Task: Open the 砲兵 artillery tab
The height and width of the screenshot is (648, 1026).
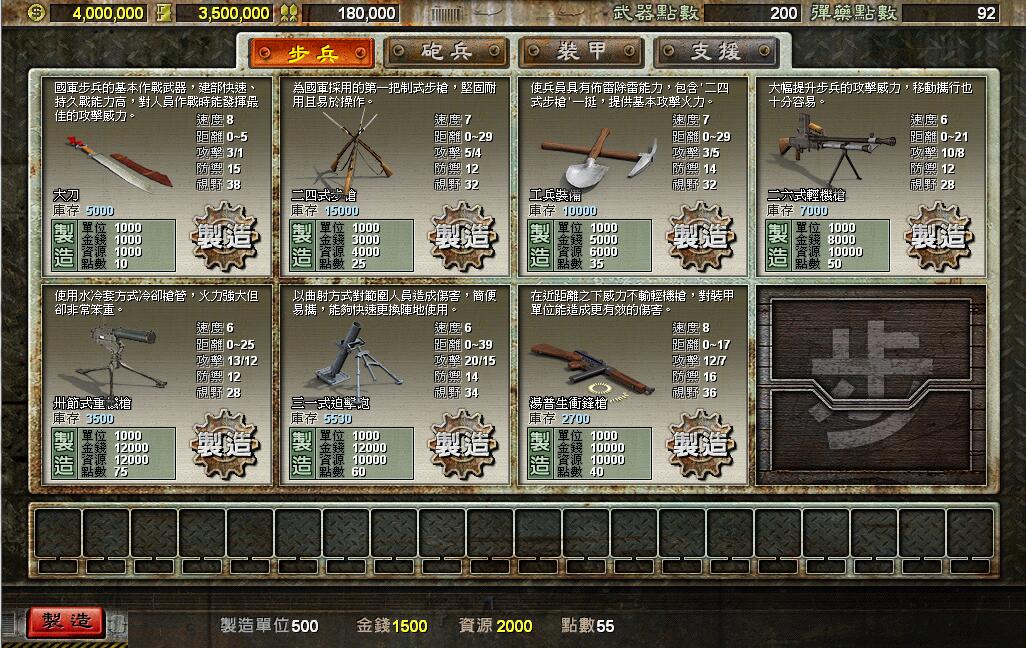Action: pos(445,52)
